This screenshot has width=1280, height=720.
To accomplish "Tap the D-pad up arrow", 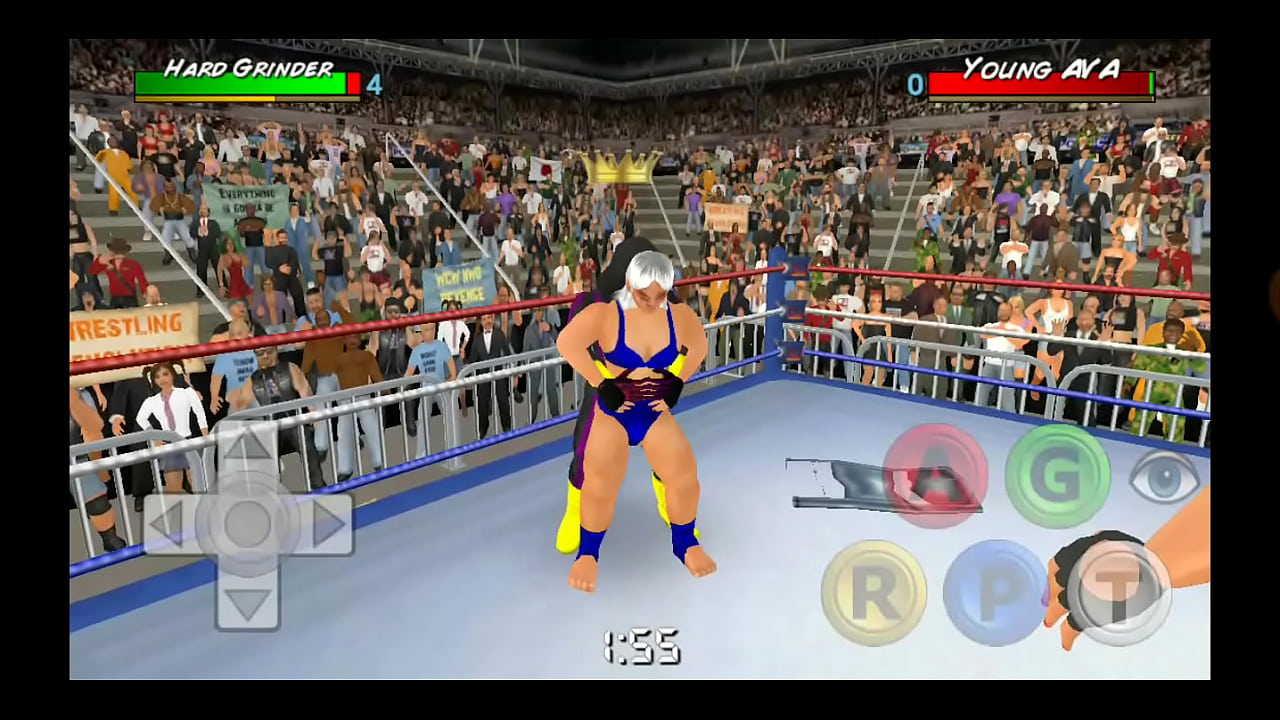I will (247, 445).
